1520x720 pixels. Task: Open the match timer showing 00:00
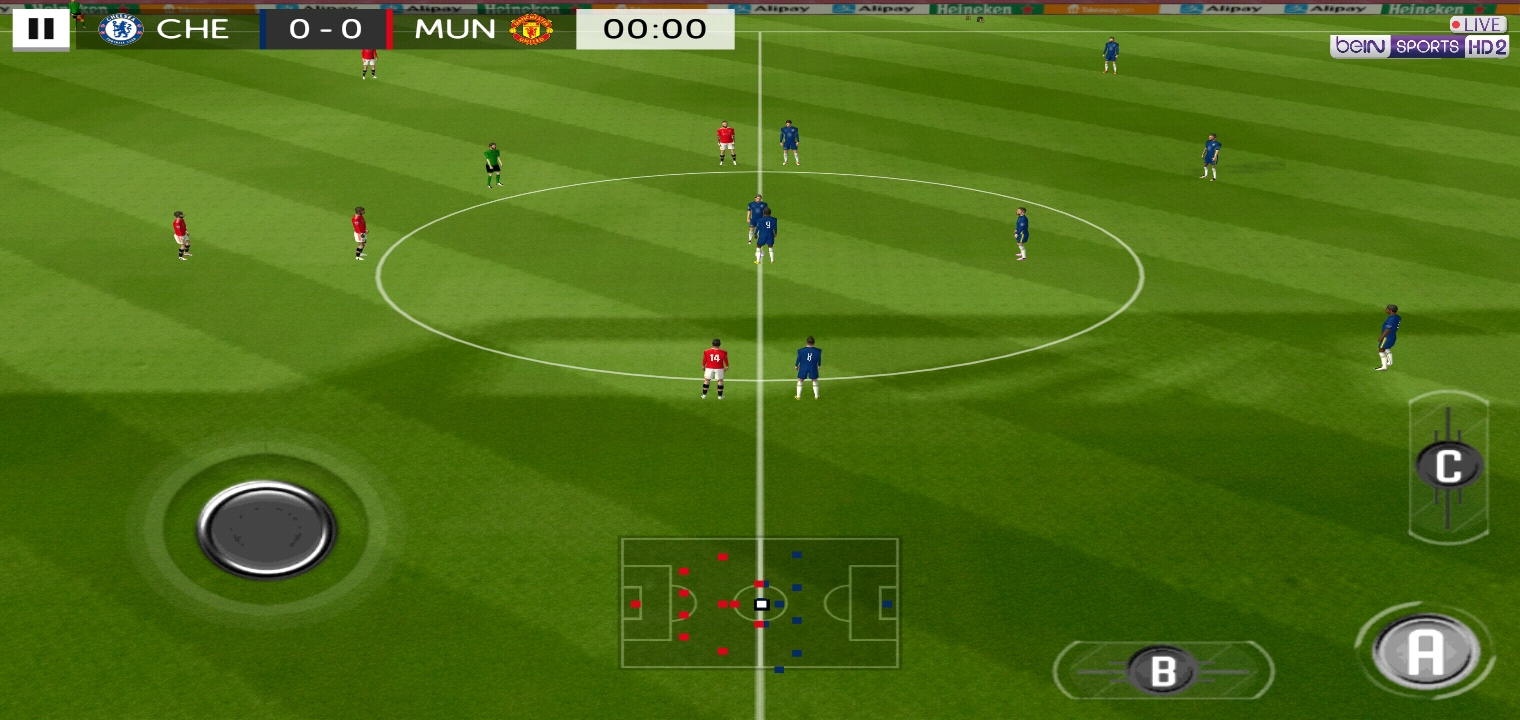pyautogui.click(x=655, y=29)
